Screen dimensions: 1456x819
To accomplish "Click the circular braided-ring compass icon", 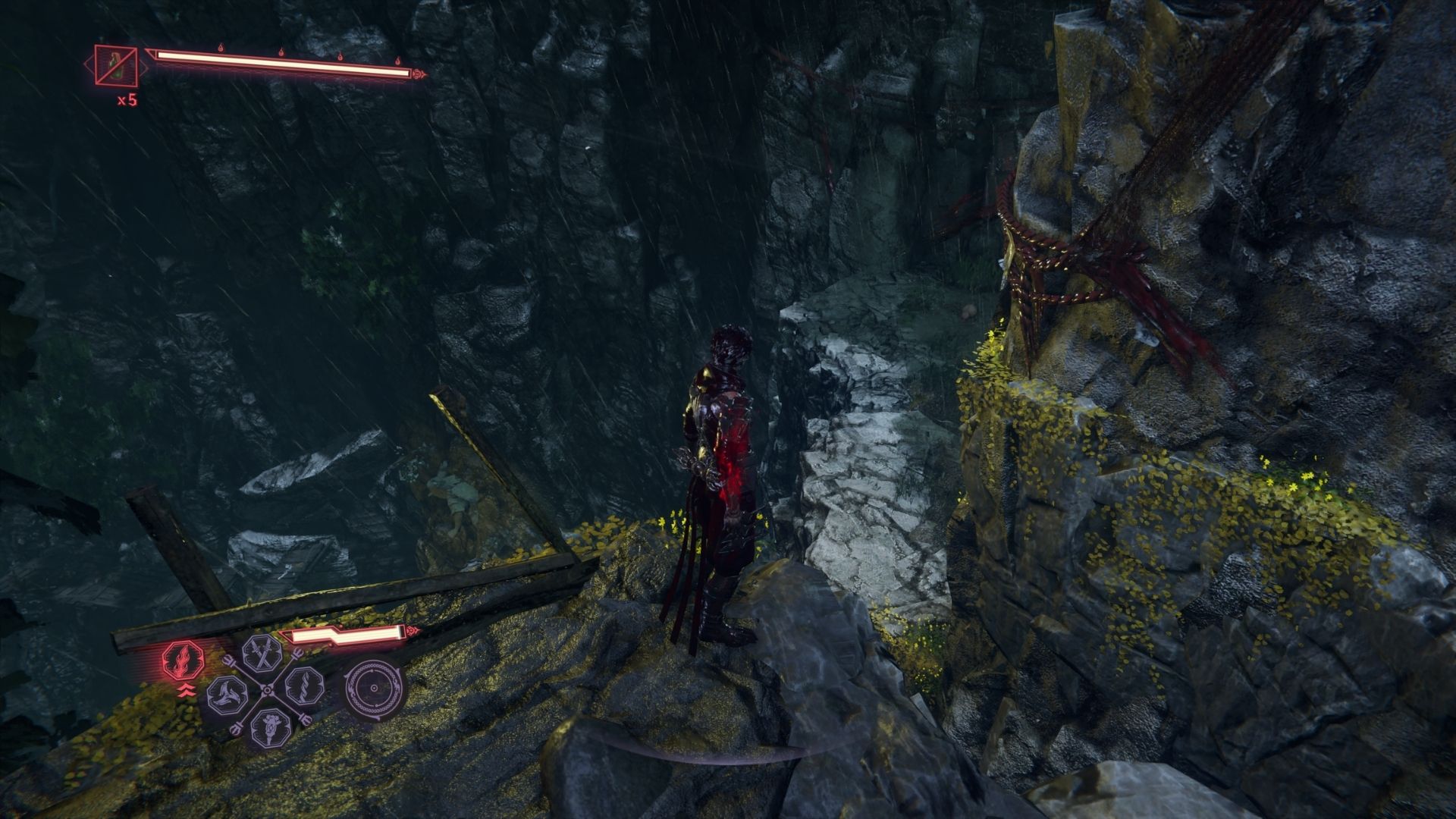I will click(x=373, y=689).
